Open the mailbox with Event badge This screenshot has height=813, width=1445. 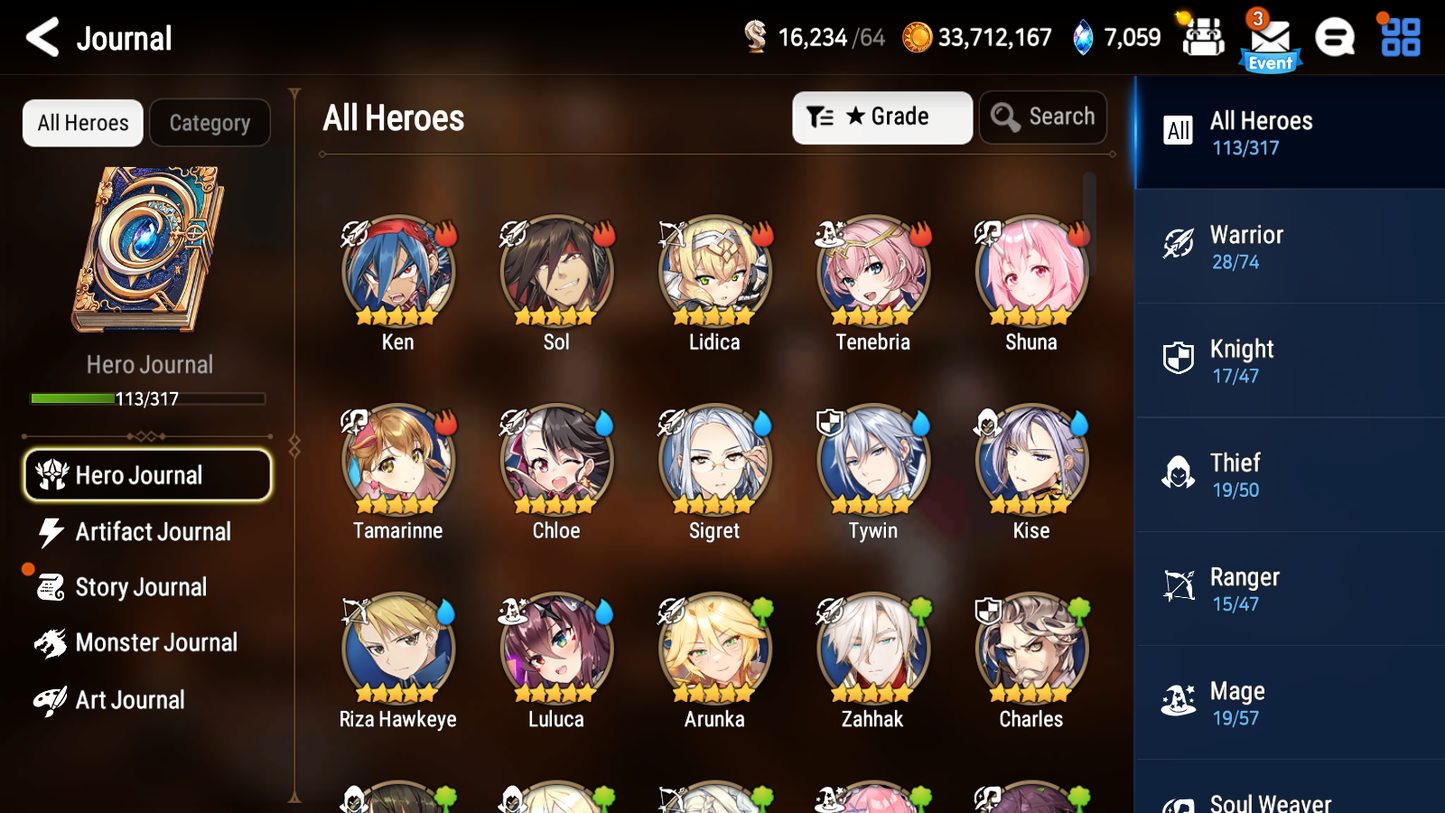coord(1270,38)
